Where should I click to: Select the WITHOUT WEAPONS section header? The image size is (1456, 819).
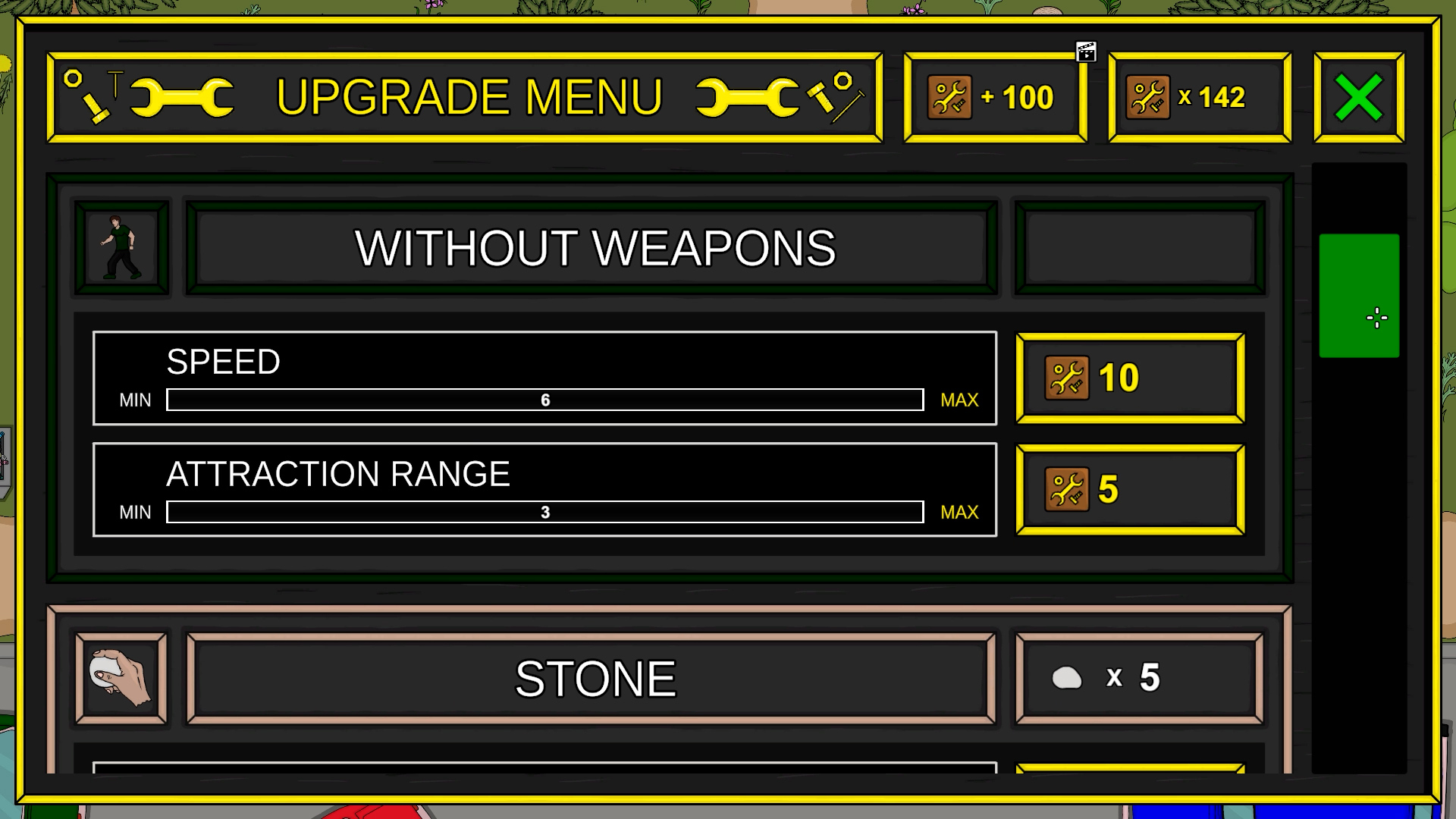click(596, 246)
